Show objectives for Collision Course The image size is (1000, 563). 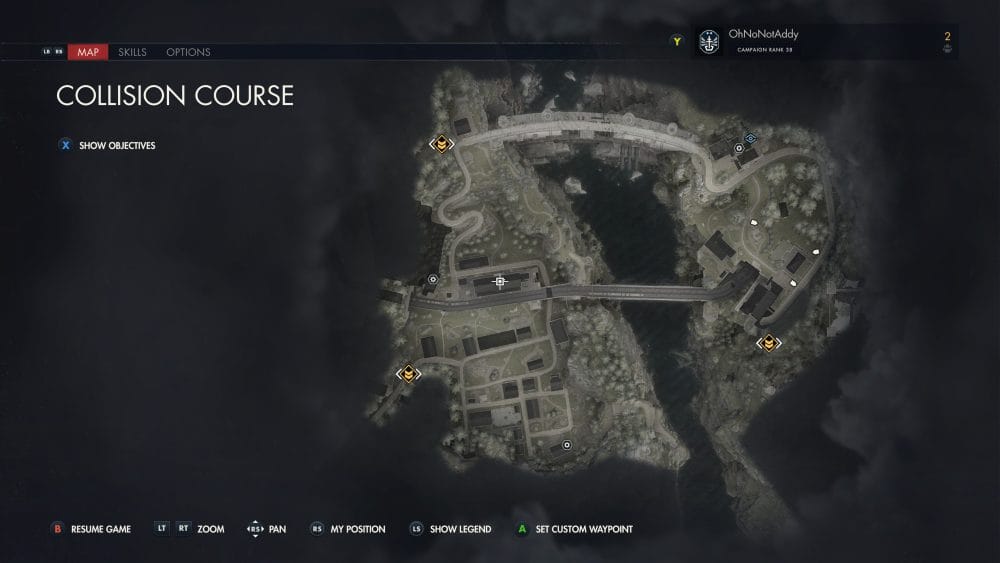pyautogui.click(x=116, y=145)
